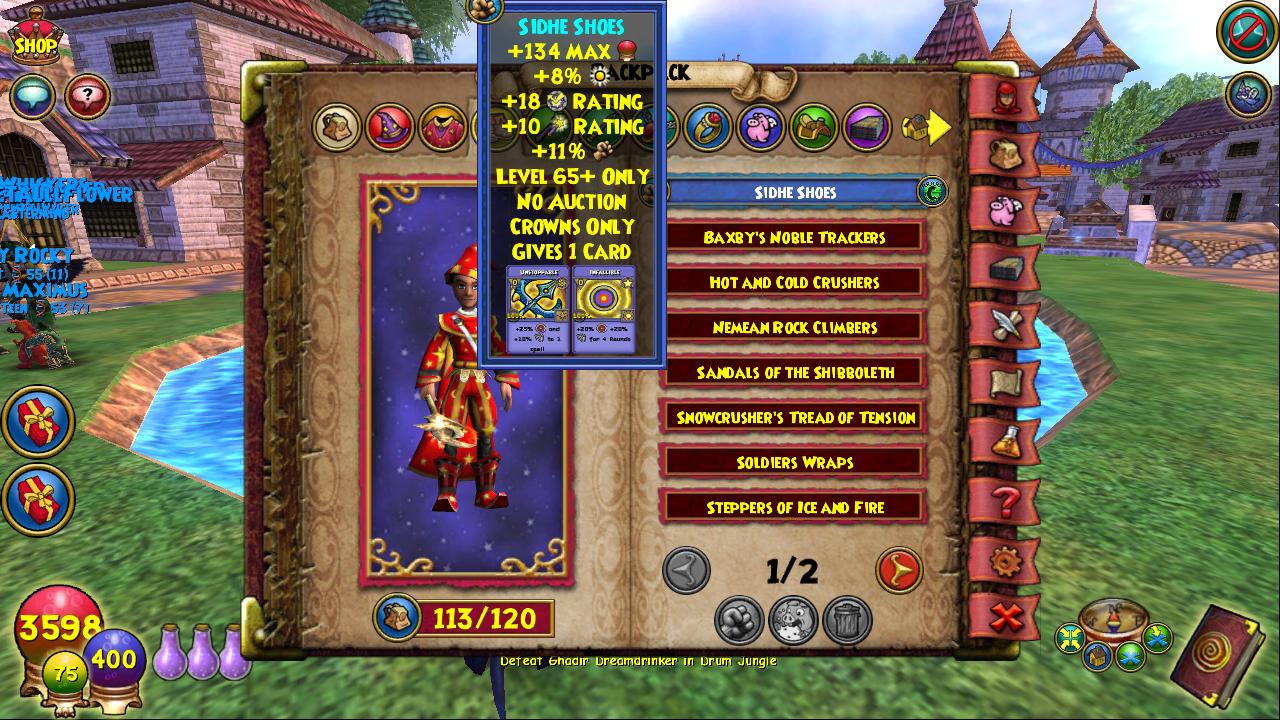Select Sandals of the Shibboleth
This screenshot has width=1280, height=720.
[795, 373]
